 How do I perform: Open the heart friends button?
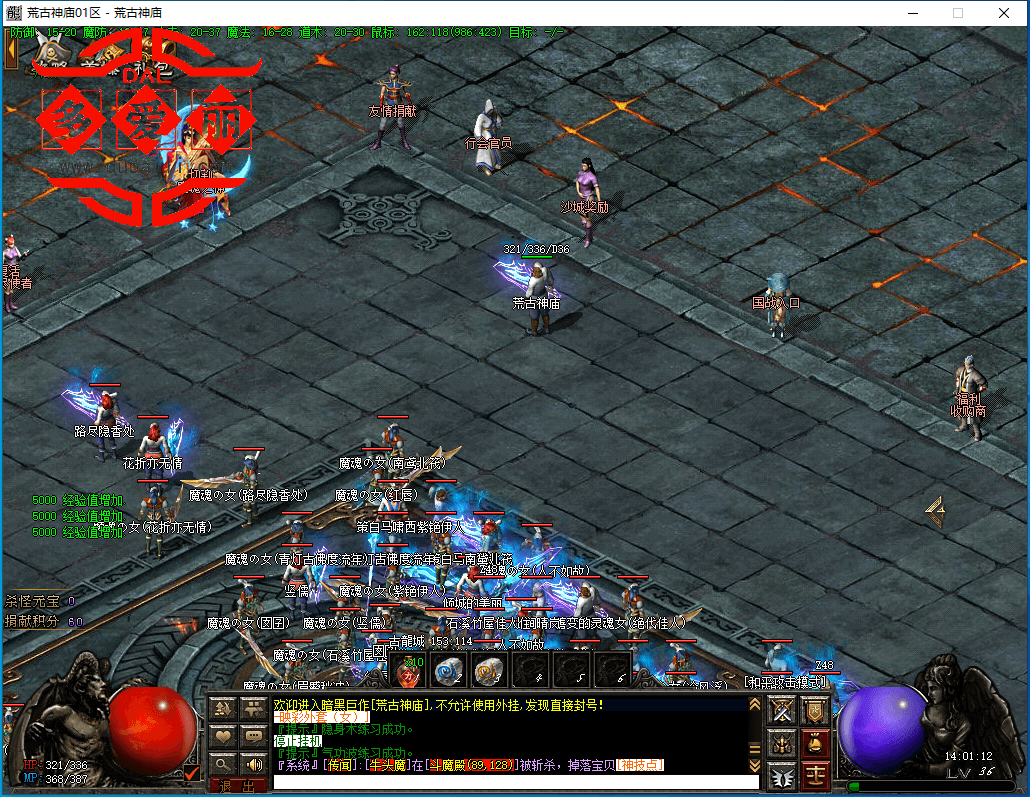[x=223, y=737]
